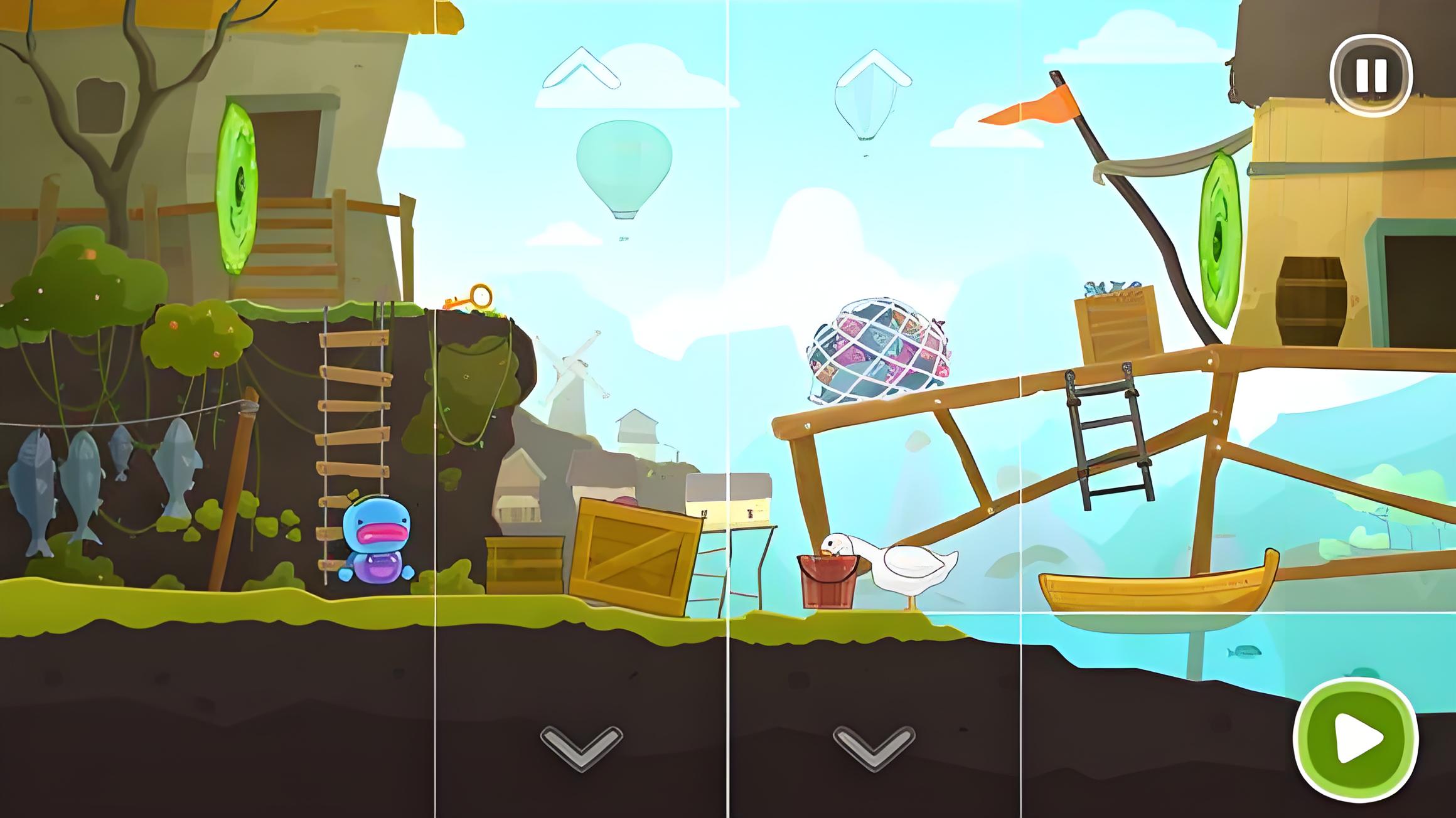Slide the wooden crates strip upward
The image size is (1456, 818).
[x=581, y=68]
